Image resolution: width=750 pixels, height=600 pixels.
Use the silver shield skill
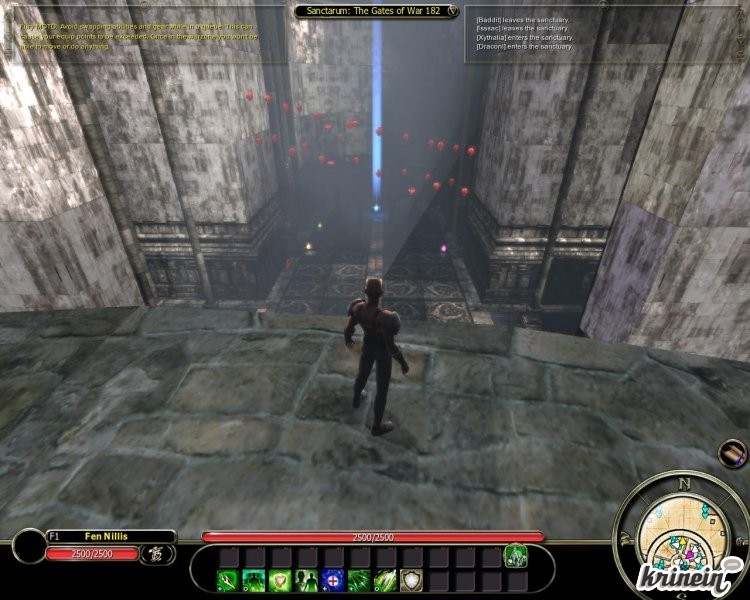[411, 580]
